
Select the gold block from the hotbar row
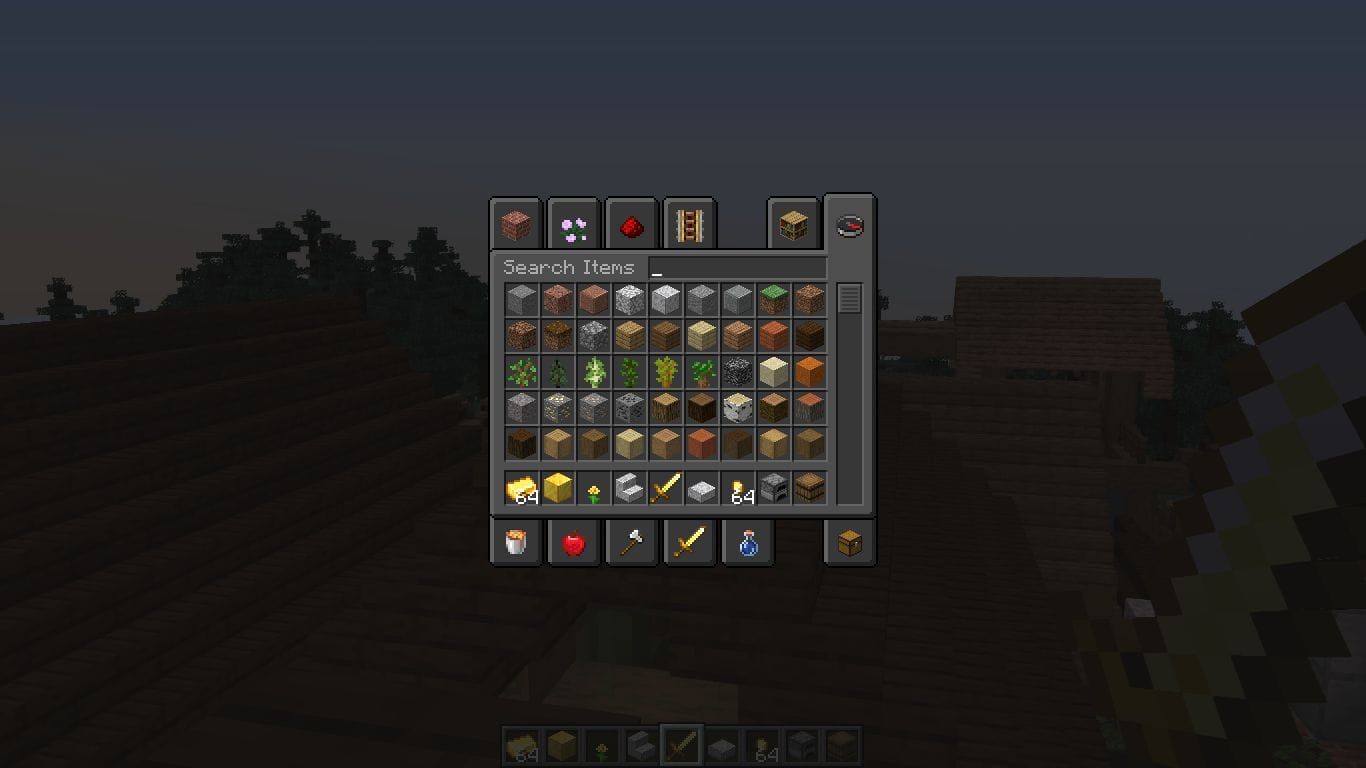pyautogui.click(x=558, y=488)
